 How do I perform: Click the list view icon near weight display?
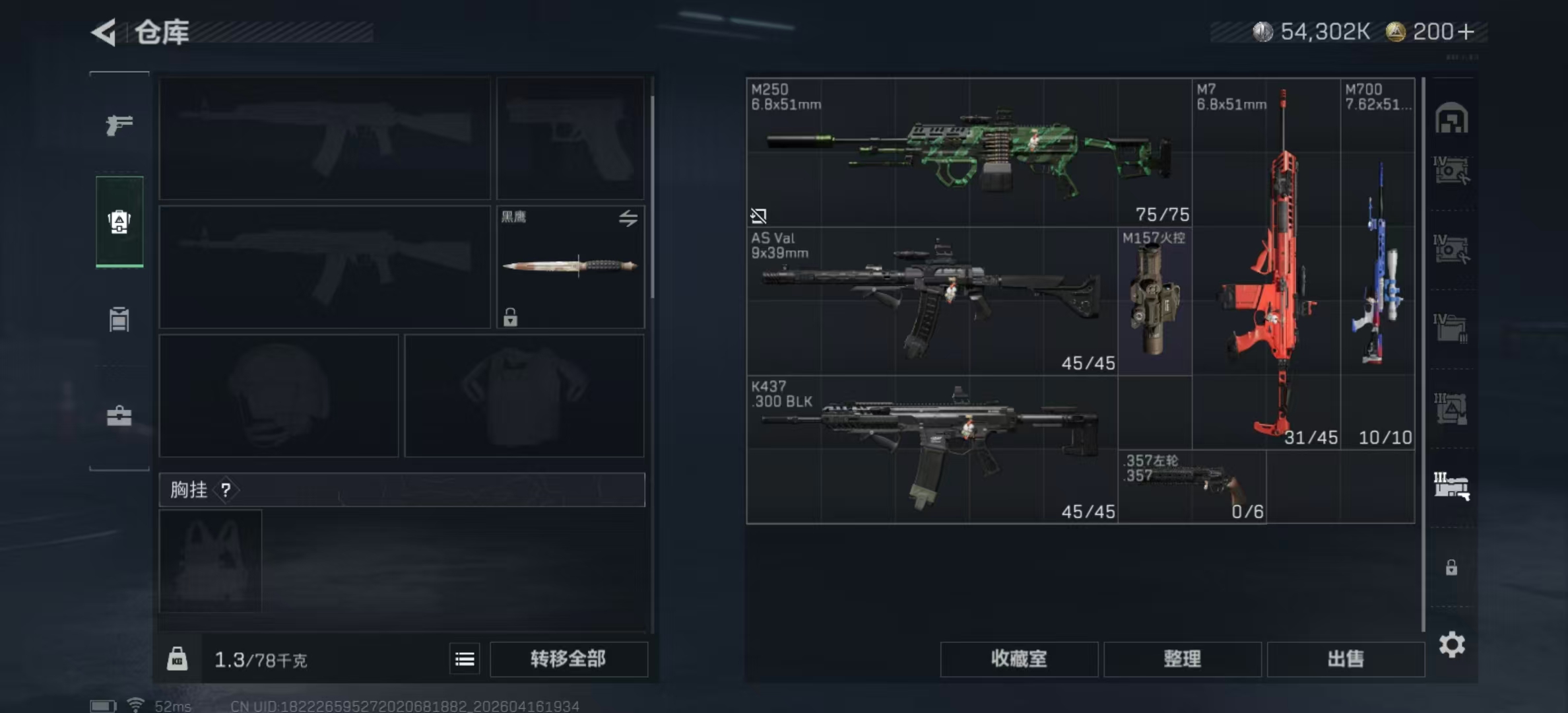[465, 659]
